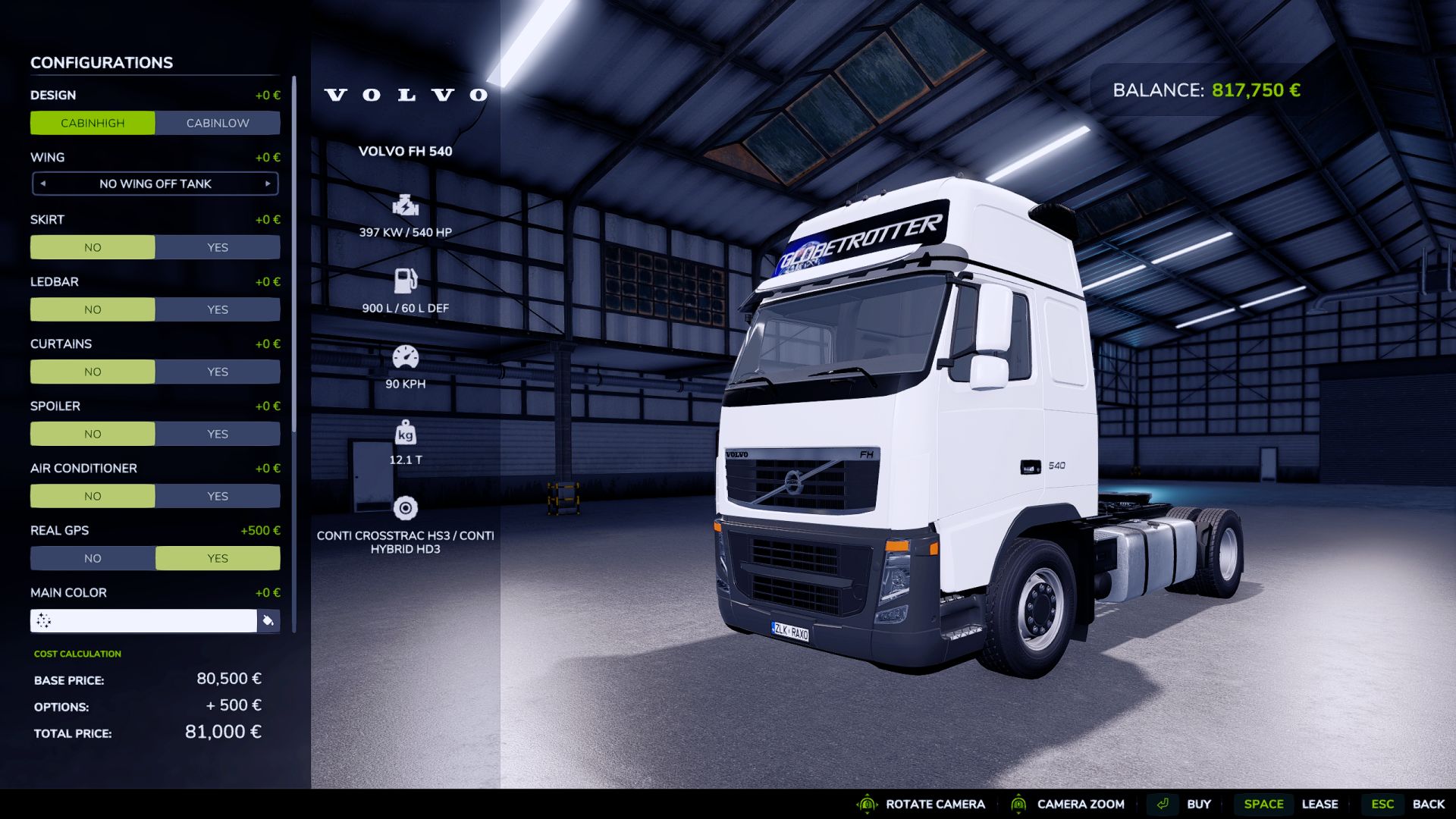Select the speedometer icon showing 90 KPH

tap(406, 356)
